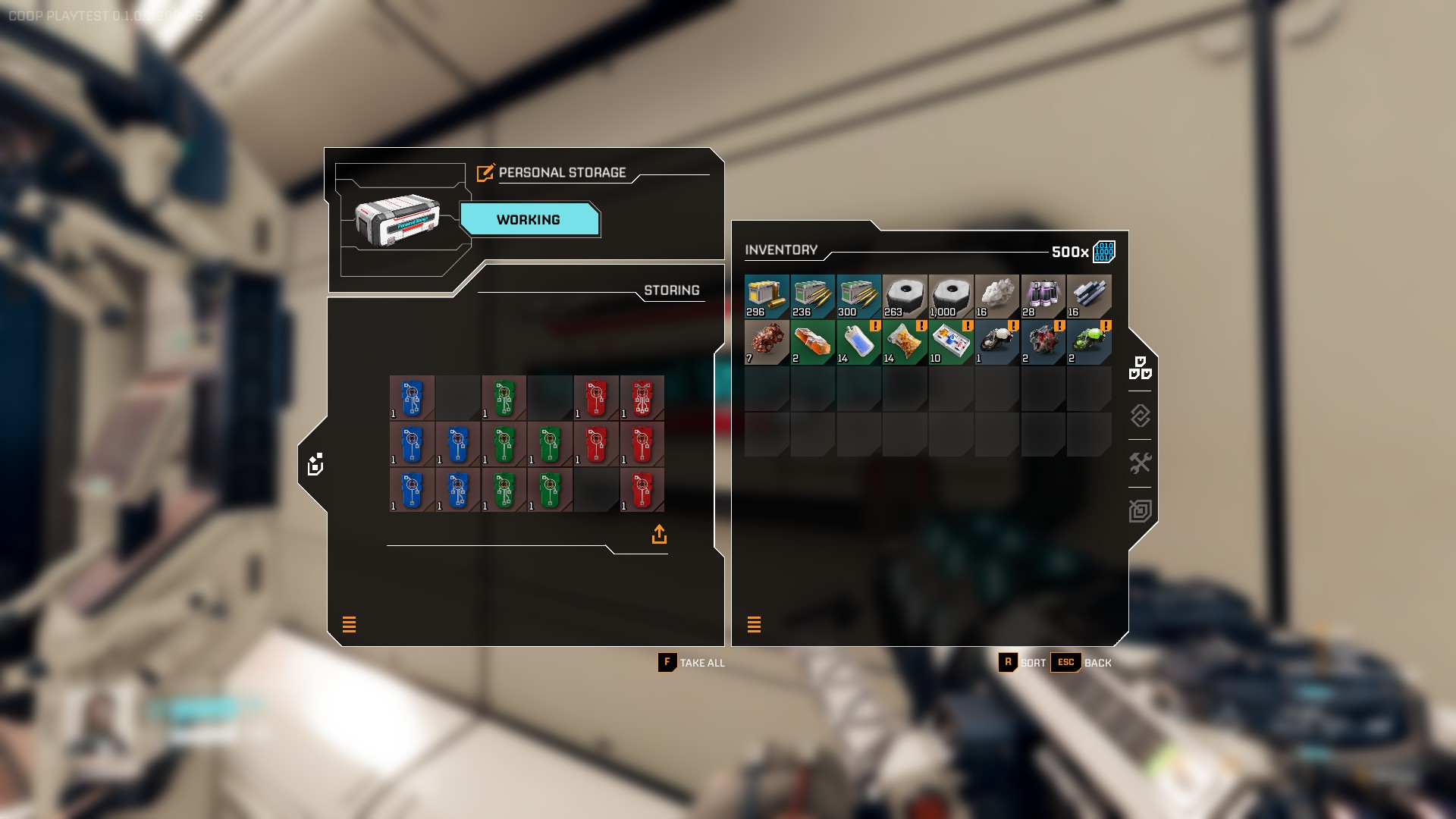Switch to the inventory boxes tab
This screenshot has height=819, width=1456.
tap(1140, 368)
